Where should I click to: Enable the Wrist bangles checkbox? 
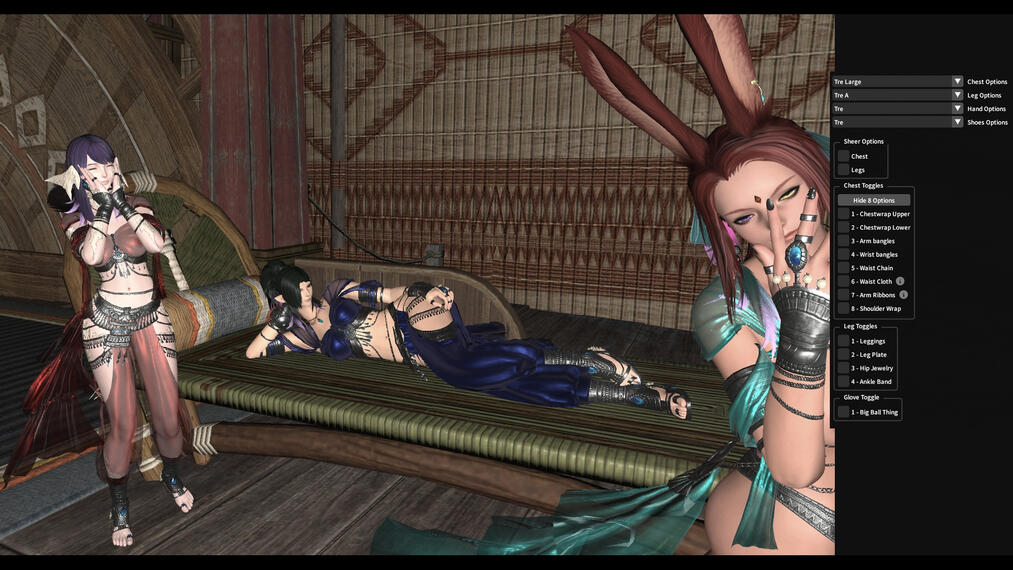click(x=844, y=255)
